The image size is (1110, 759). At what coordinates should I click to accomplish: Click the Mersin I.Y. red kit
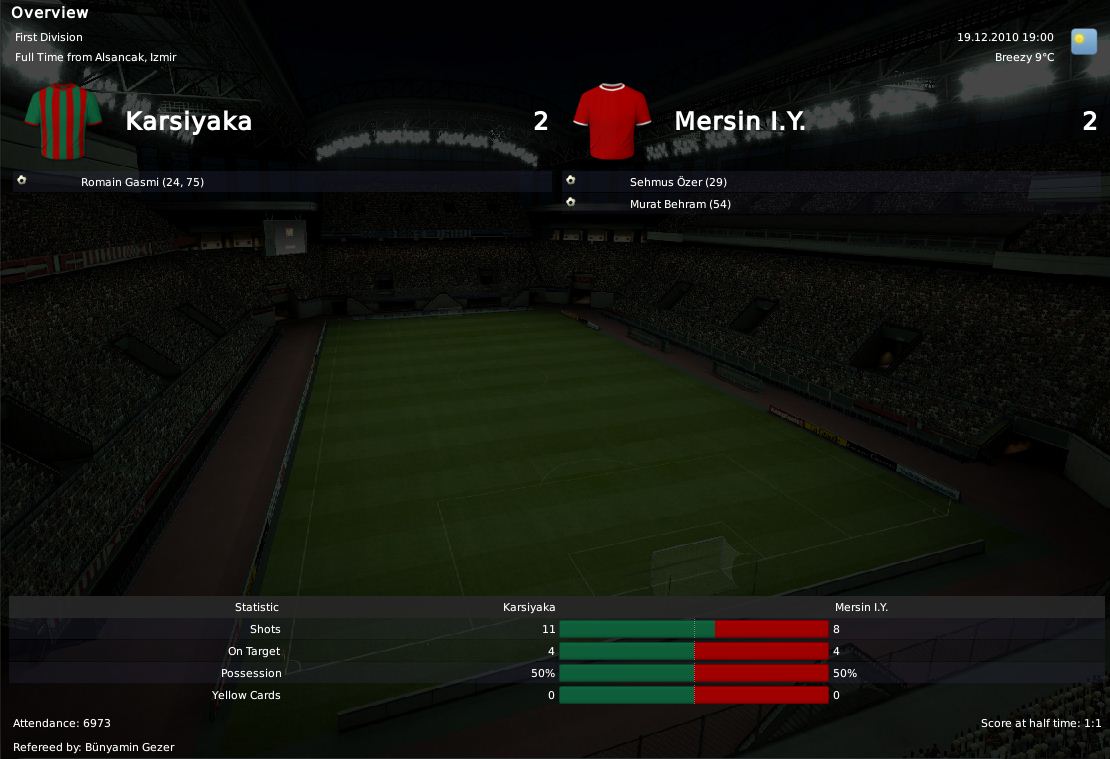point(612,121)
